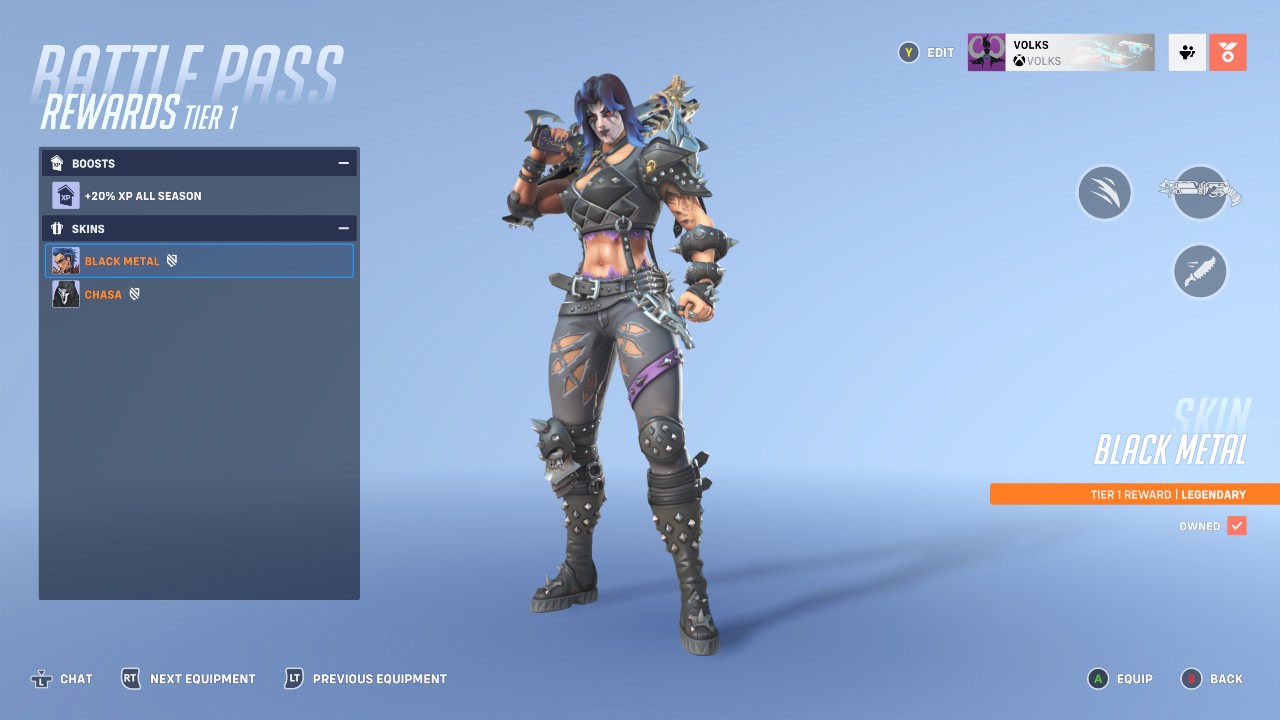This screenshot has width=1280, height=720.
Task: Click the restricted icon next to Black Metal
Action: [172, 261]
